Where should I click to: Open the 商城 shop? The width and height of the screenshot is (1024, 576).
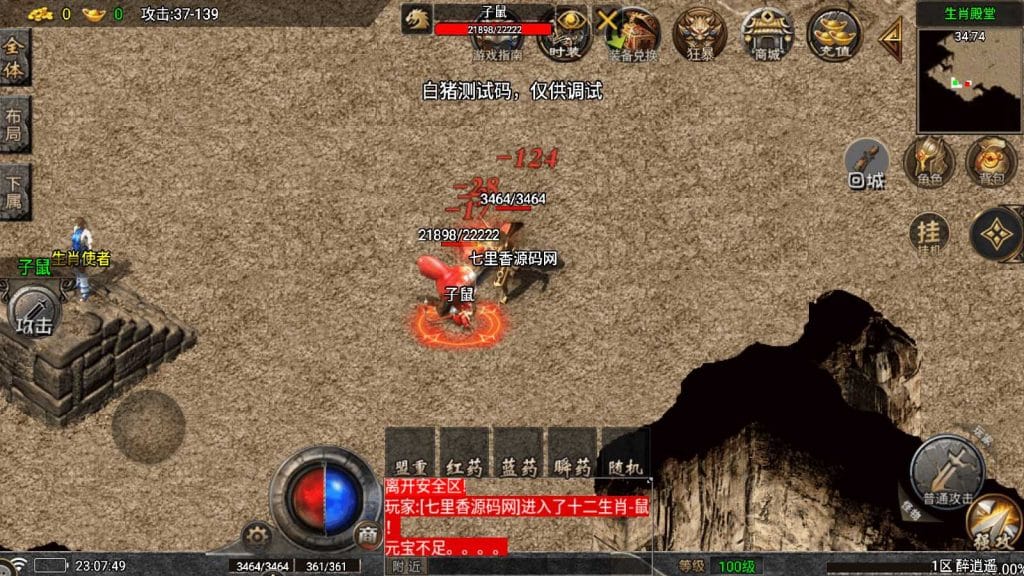coord(767,34)
